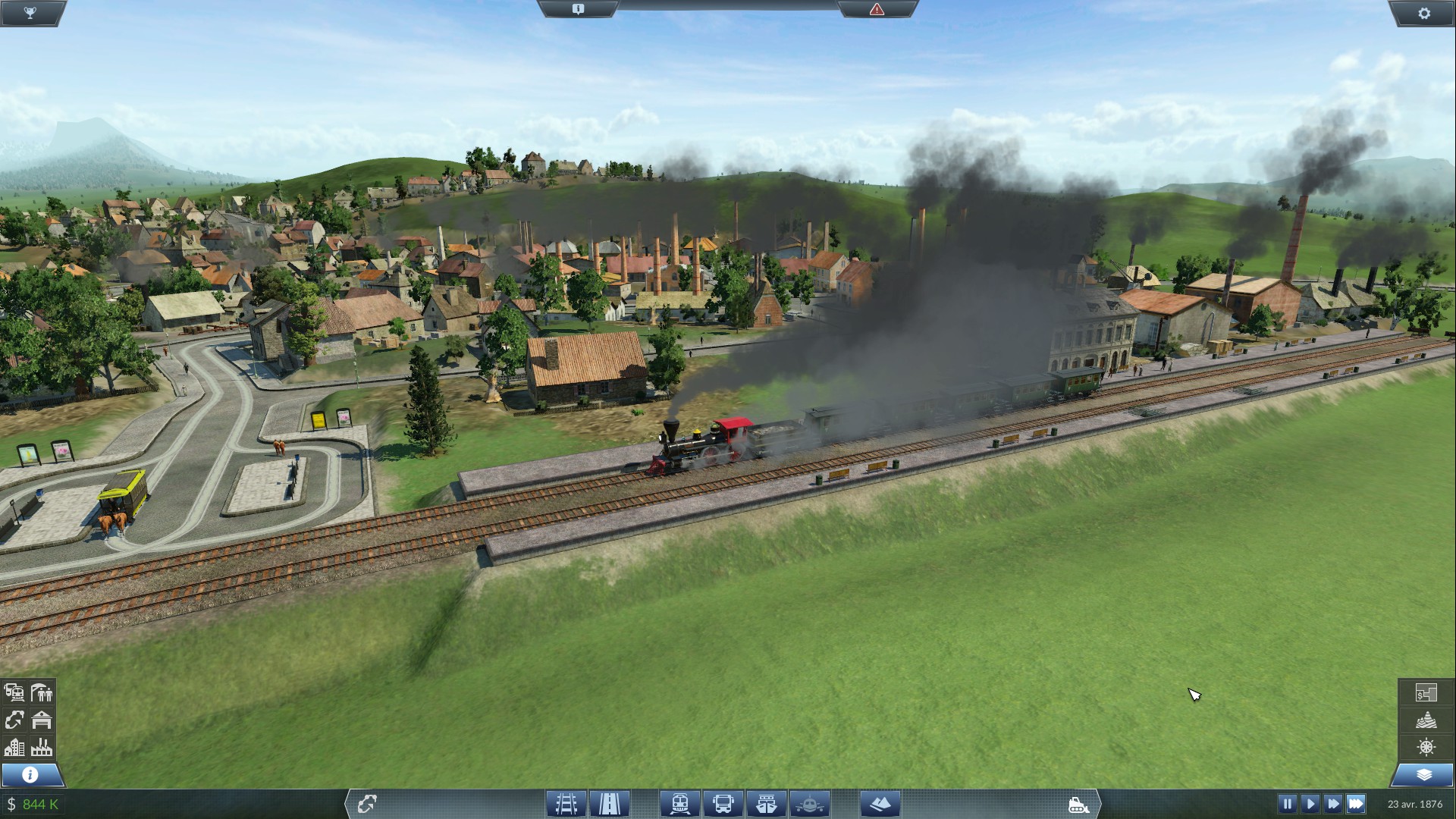
Task: Open the factory industries list
Action: pos(42,747)
